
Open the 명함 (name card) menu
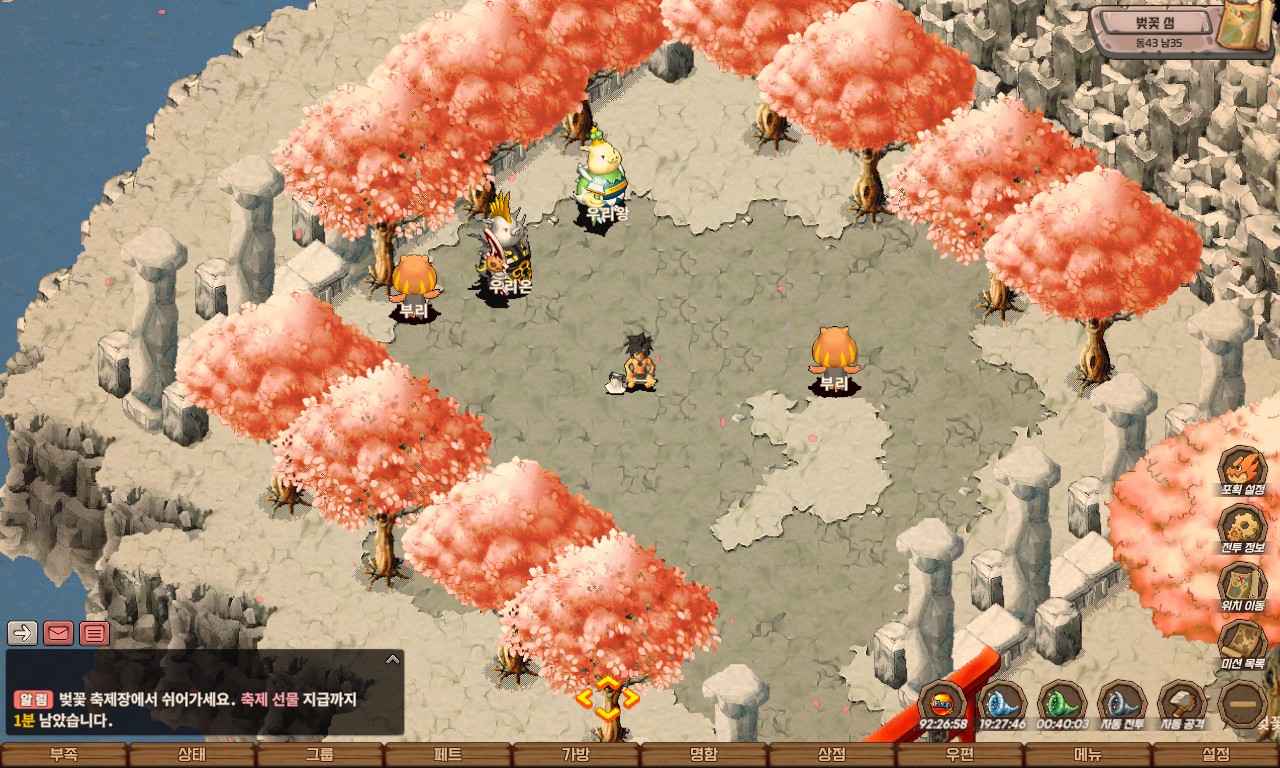[703, 755]
